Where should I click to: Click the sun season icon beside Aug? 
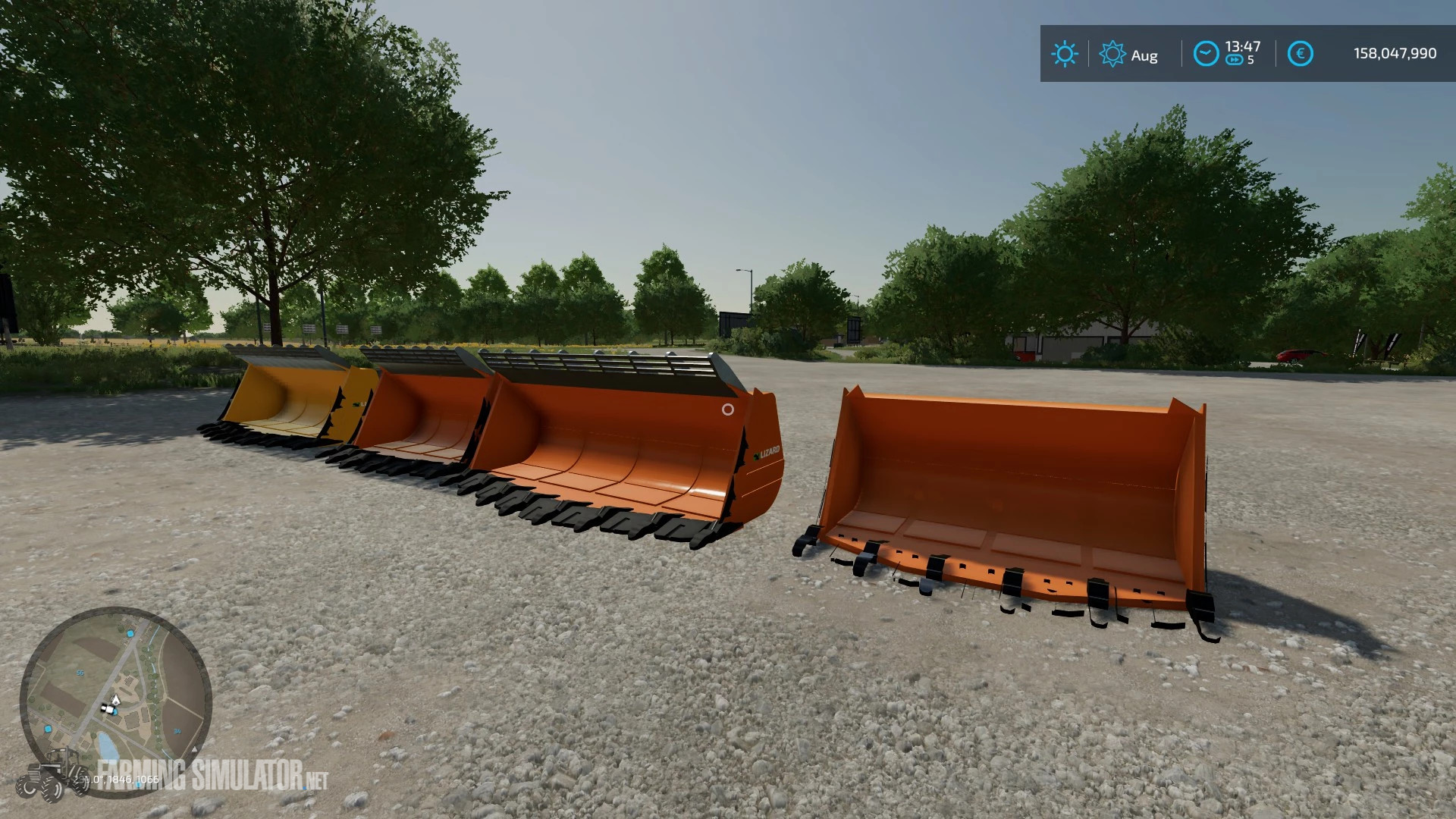1112,53
